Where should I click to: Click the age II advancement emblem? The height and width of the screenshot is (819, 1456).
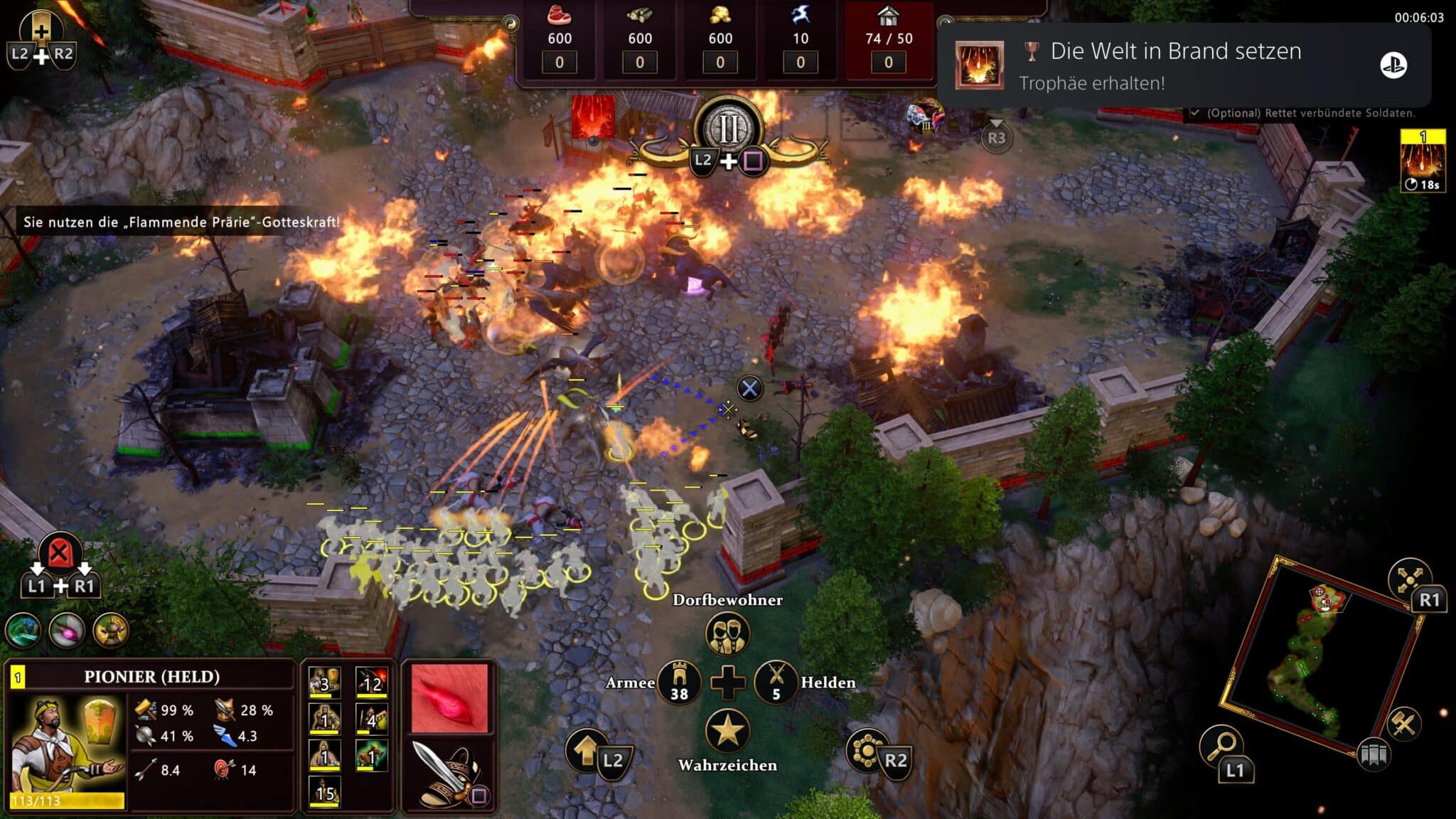(729, 129)
